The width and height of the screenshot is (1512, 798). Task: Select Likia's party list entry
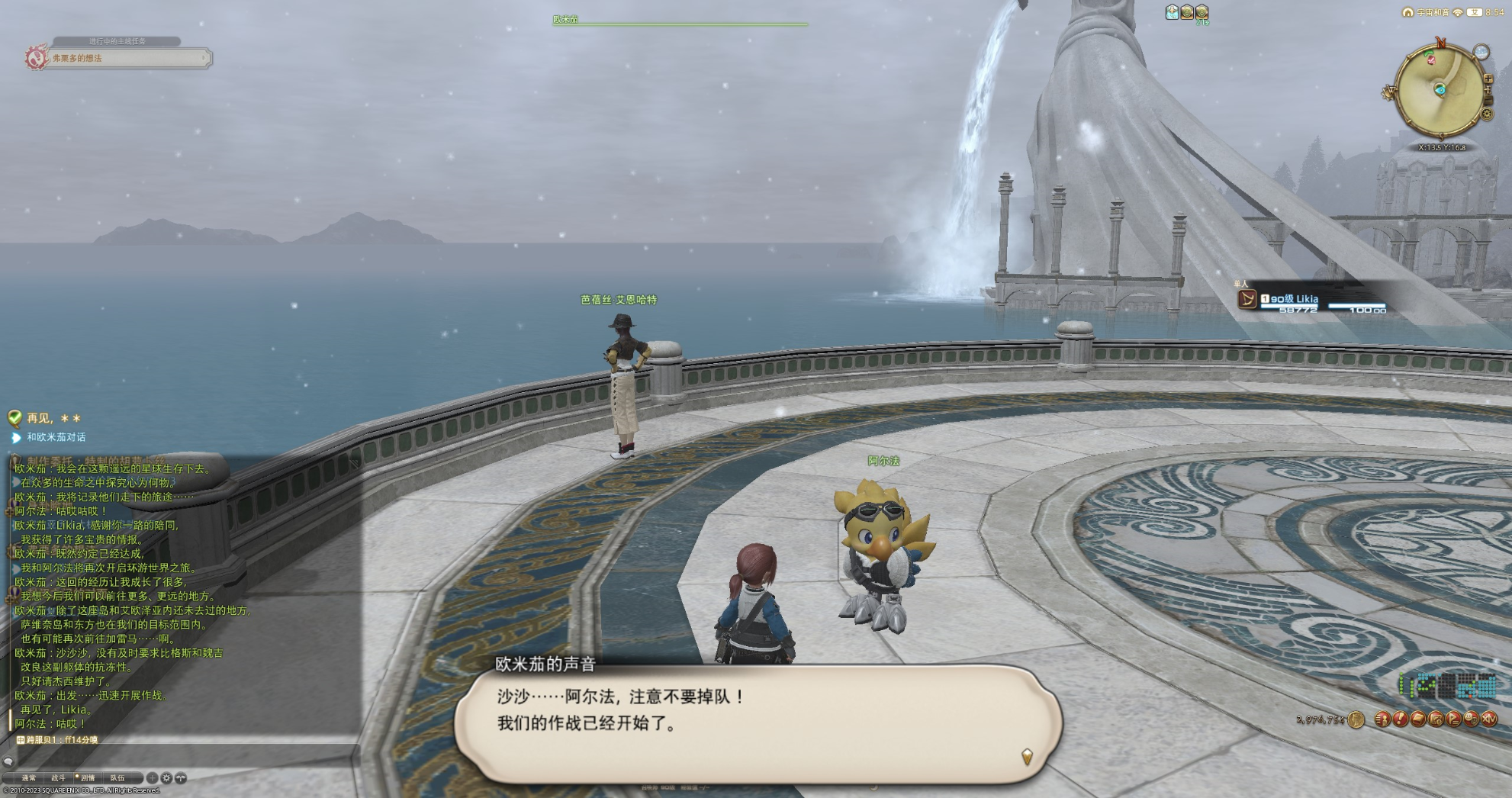(1312, 299)
